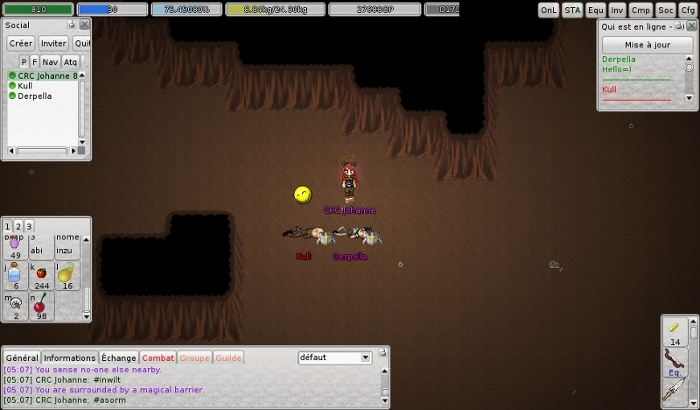Open the Cfg configuration window
The image size is (700, 410).
pos(688,10)
